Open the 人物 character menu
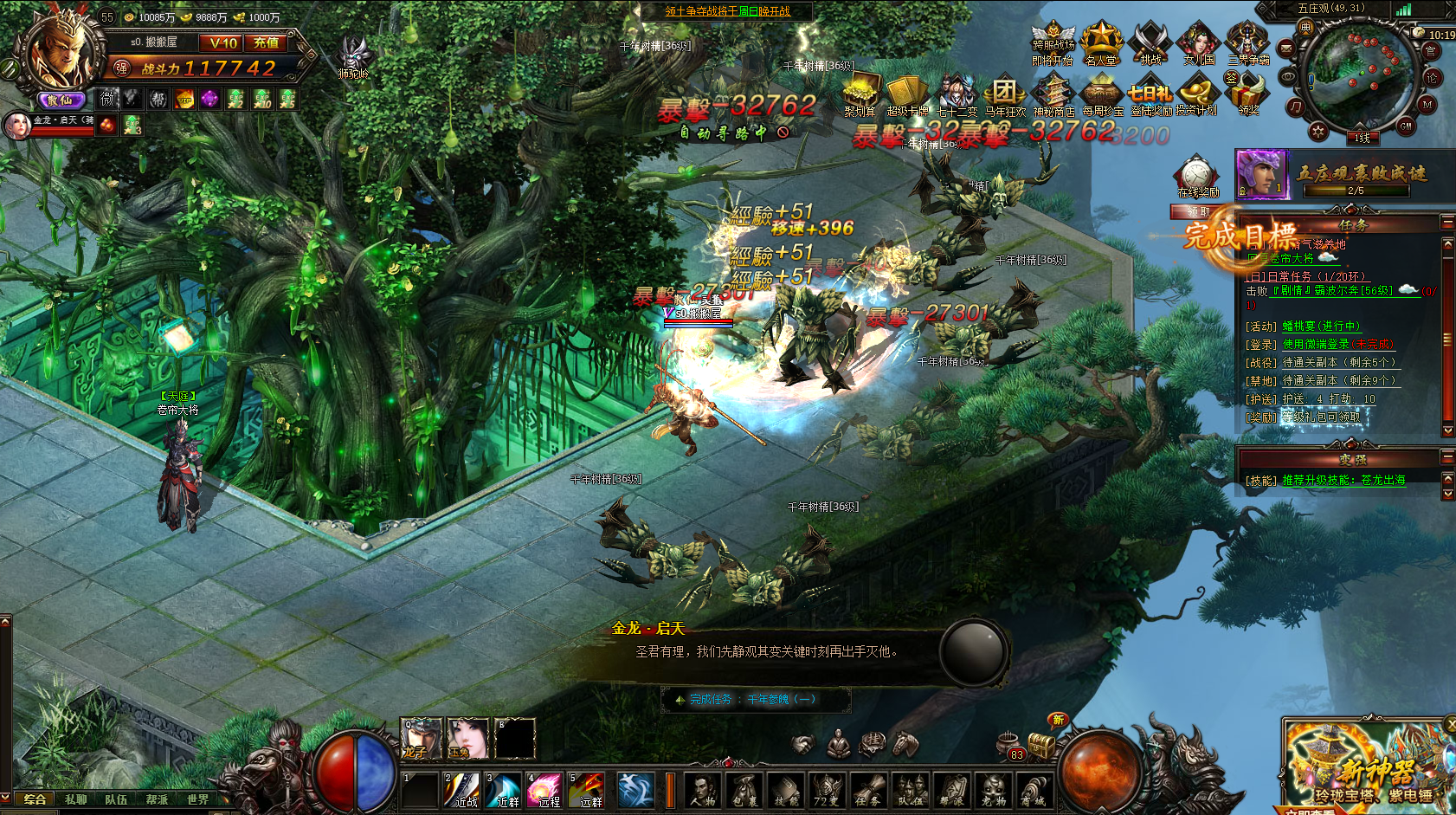1456x815 pixels. coord(702,790)
